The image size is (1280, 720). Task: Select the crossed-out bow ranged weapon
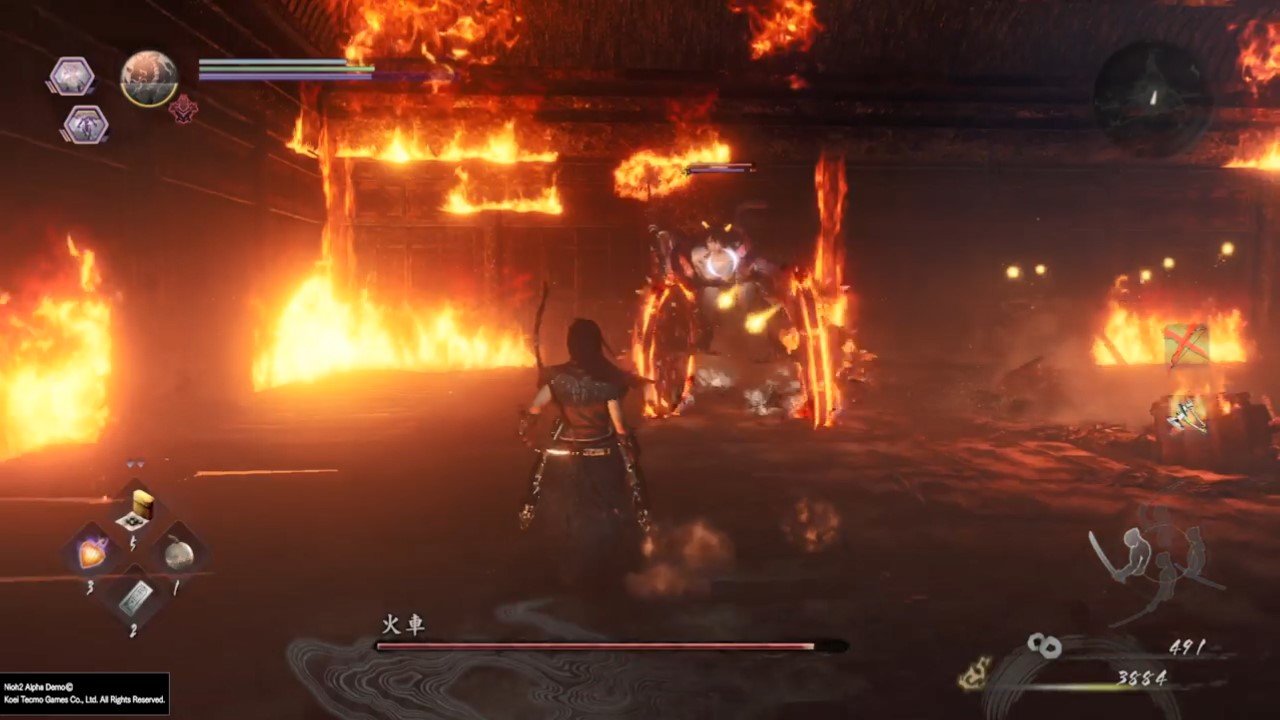coord(1186,345)
